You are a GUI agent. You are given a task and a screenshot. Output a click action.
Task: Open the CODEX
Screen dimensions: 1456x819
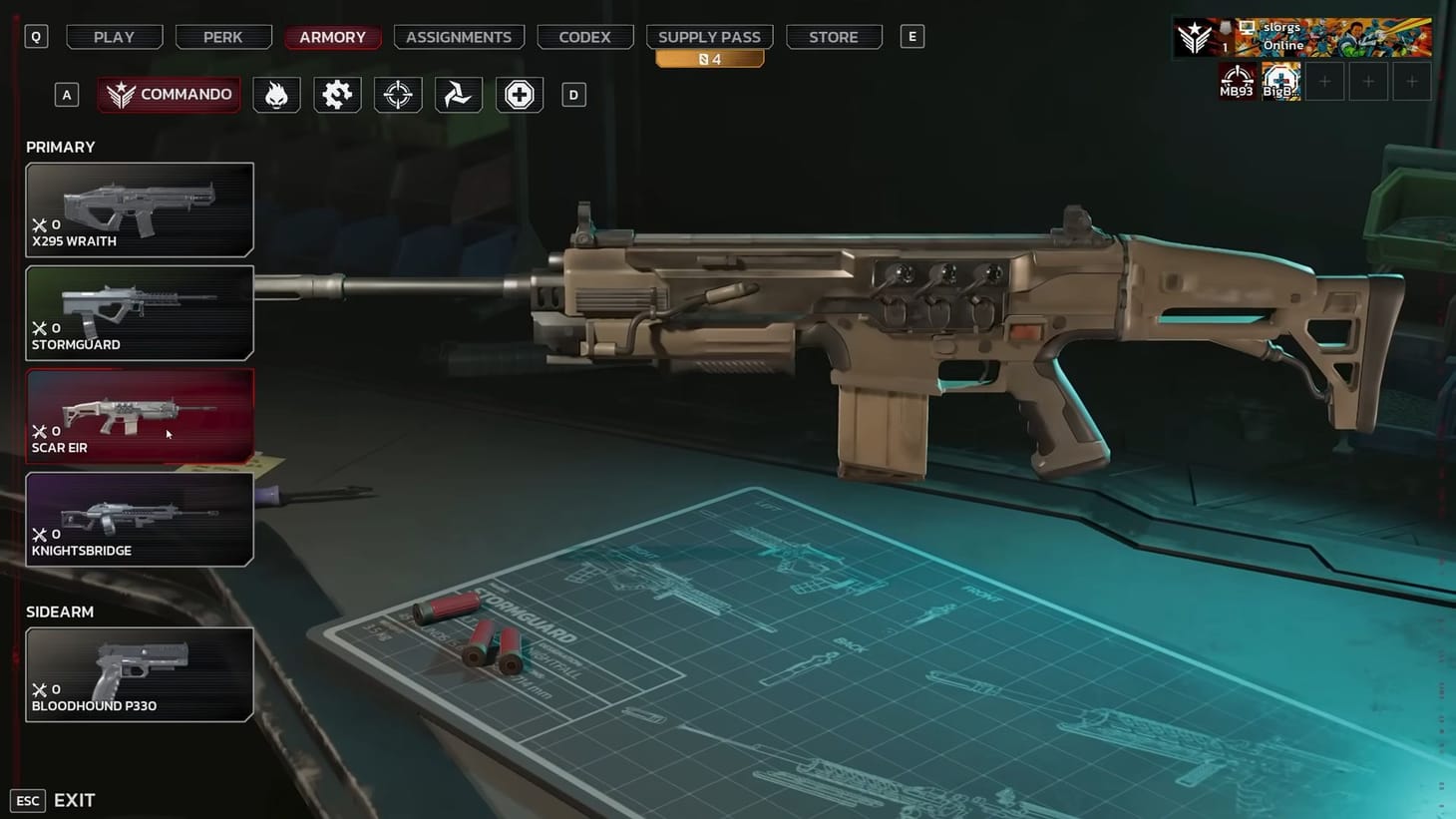click(584, 37)
